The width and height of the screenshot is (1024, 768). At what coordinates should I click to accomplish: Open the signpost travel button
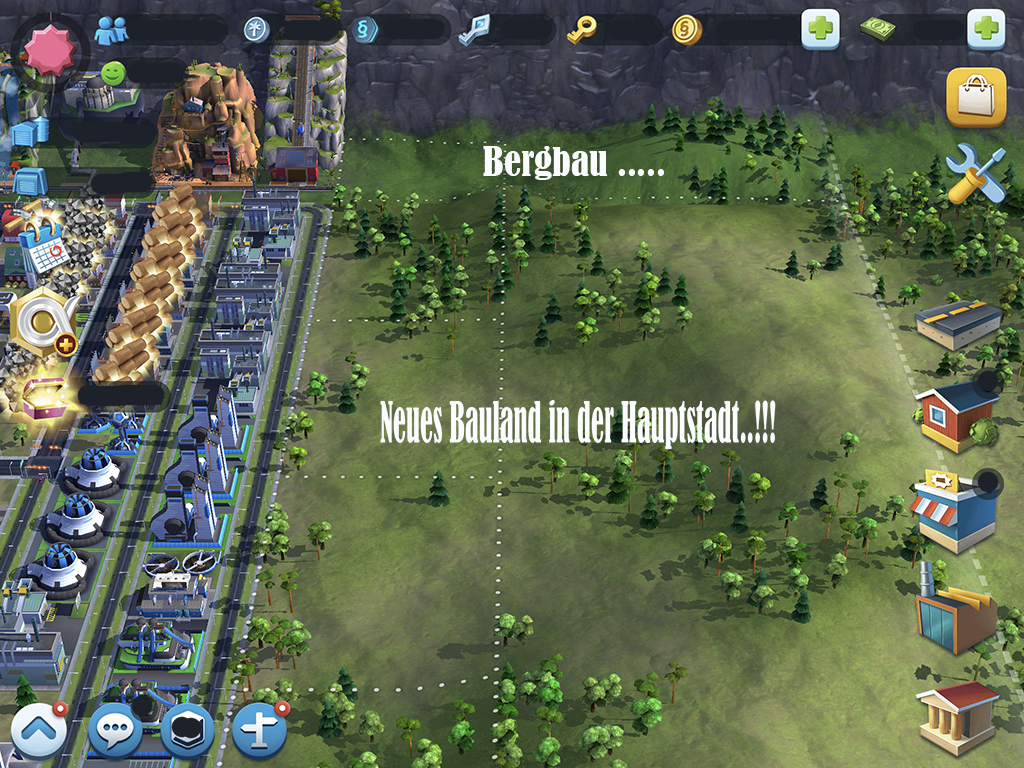[x=261, y=733]
